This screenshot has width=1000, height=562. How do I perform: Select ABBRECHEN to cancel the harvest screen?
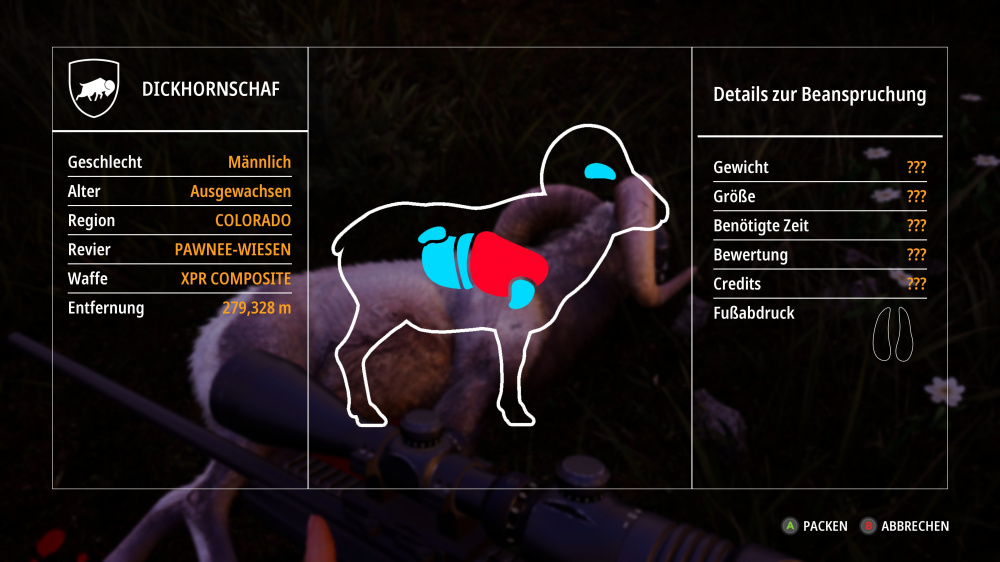[x=906, y=526]
